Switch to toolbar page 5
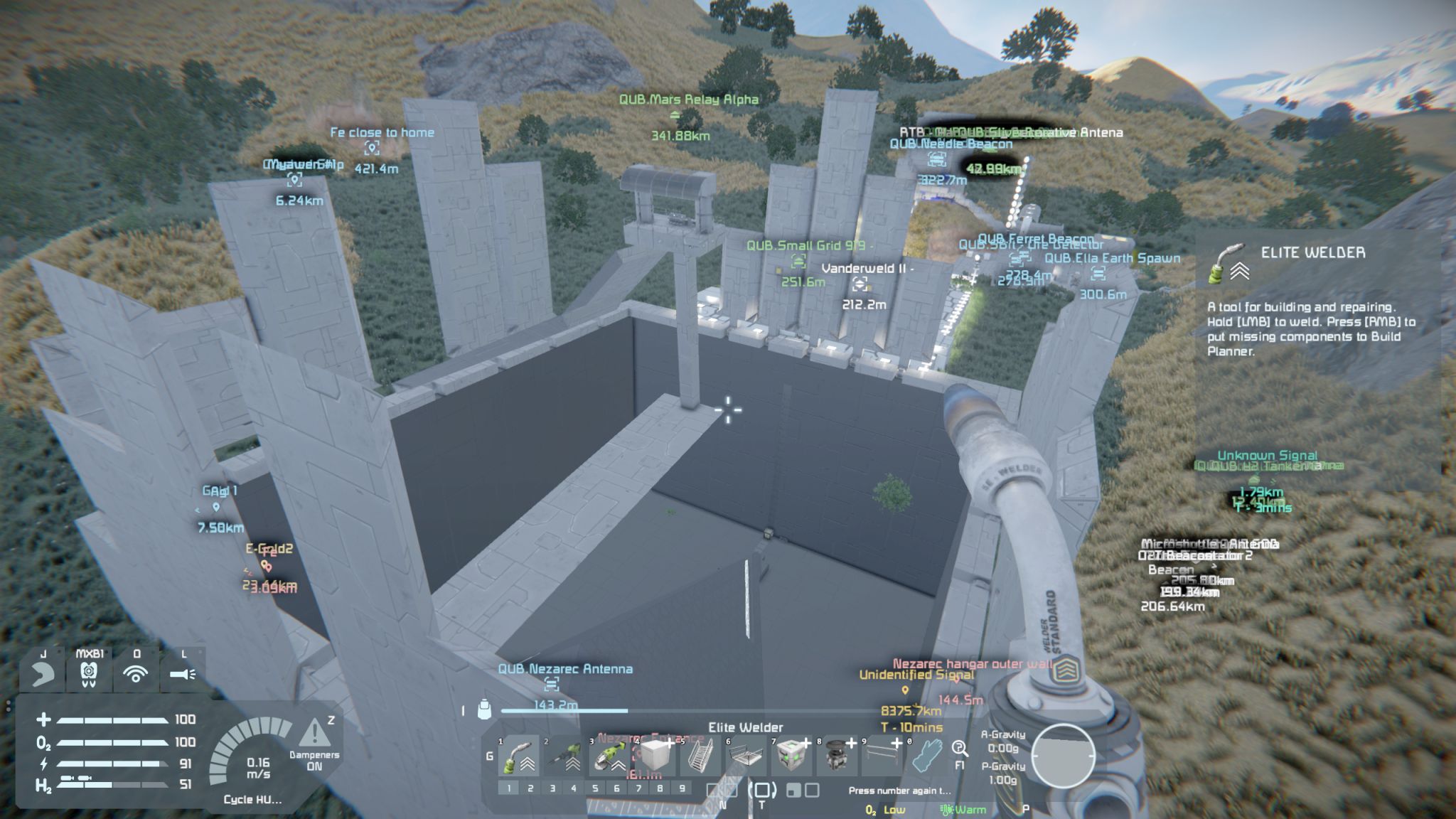Viewport: 1456px width, 819px height. 595,788
